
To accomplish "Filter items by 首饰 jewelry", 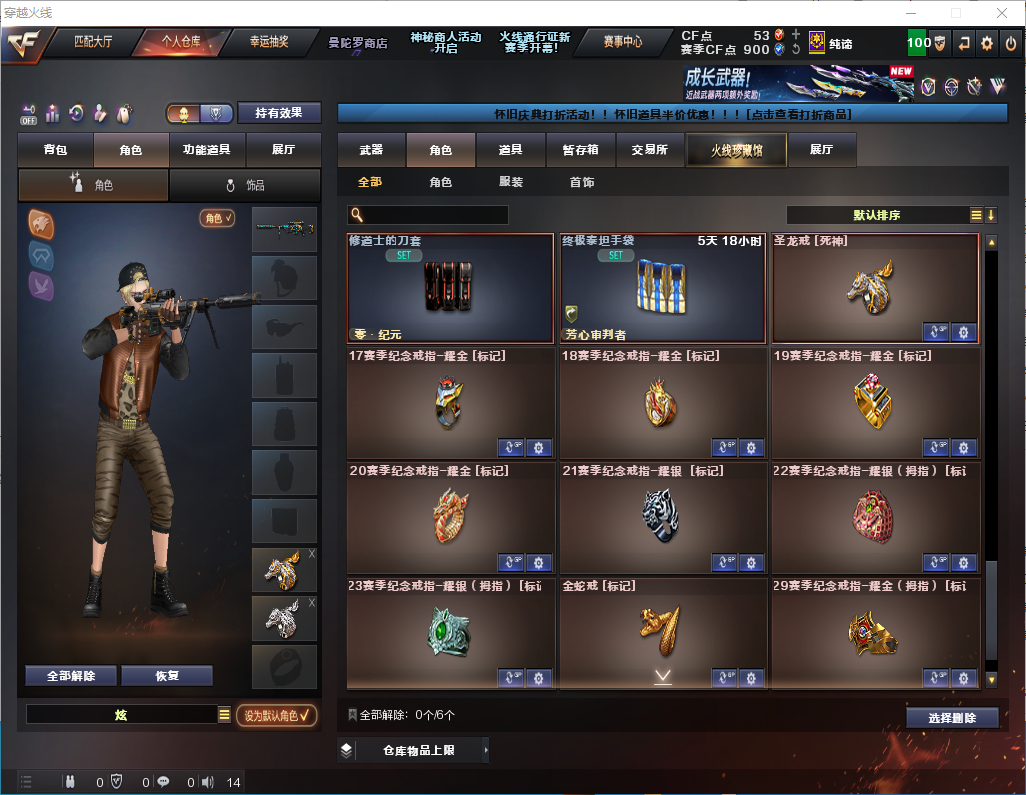I will [582, 182].
